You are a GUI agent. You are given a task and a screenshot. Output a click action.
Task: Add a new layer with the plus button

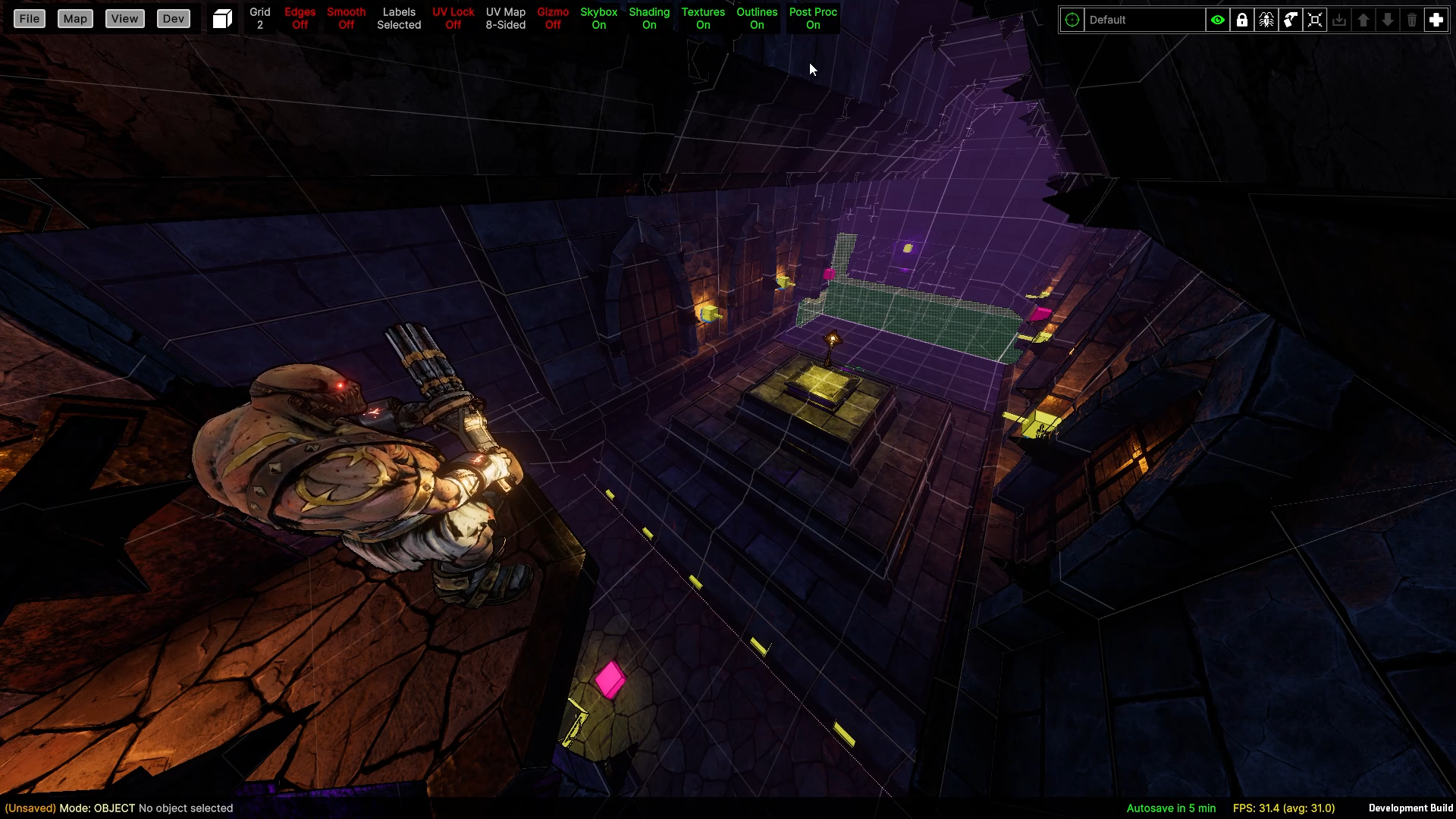pos(1436,20)
